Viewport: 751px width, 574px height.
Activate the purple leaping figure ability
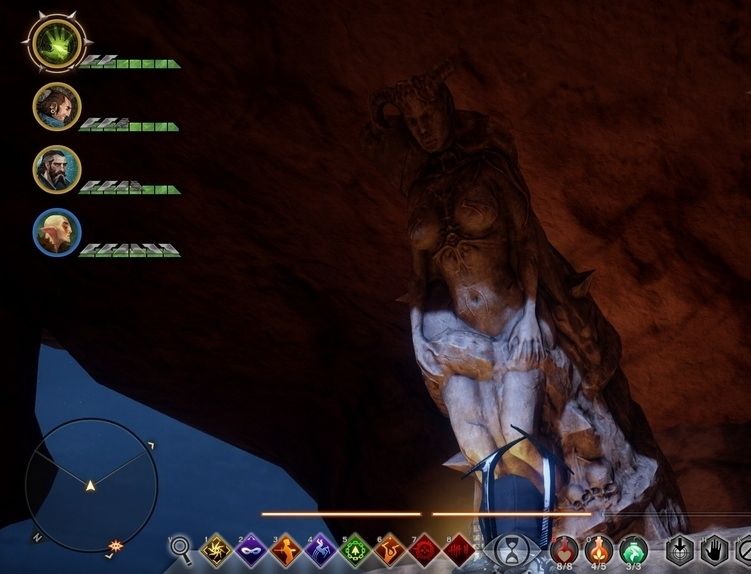tap(318, 550)
